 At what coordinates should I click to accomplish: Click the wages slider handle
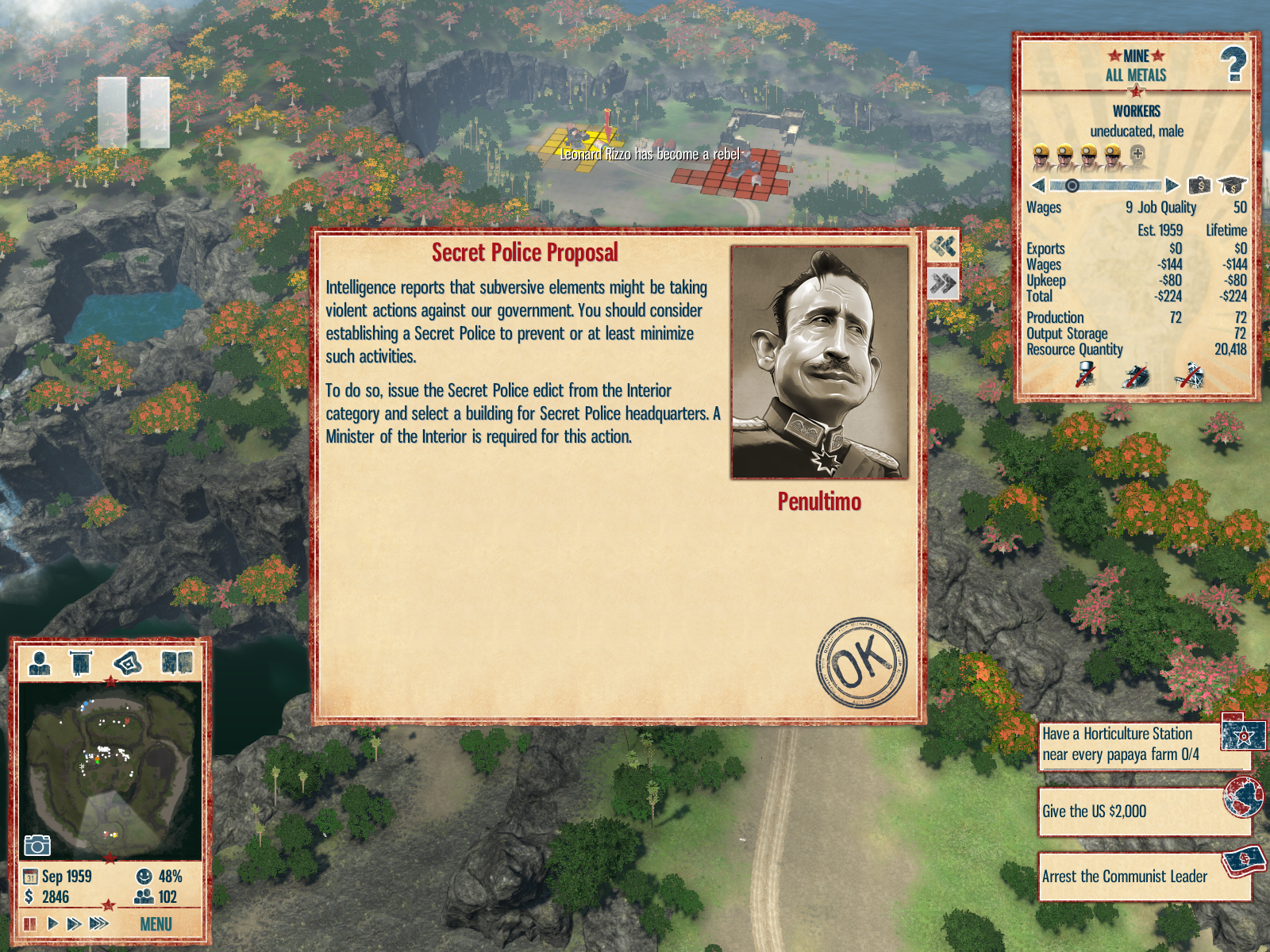(x=1072, y=186)
